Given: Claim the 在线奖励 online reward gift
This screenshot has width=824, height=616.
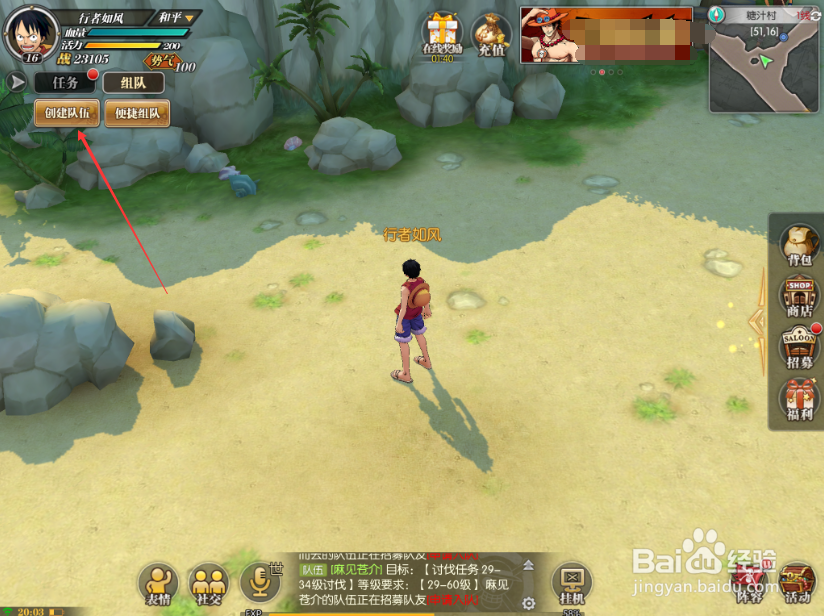Looking at the screenshot, I should (441, 35).
